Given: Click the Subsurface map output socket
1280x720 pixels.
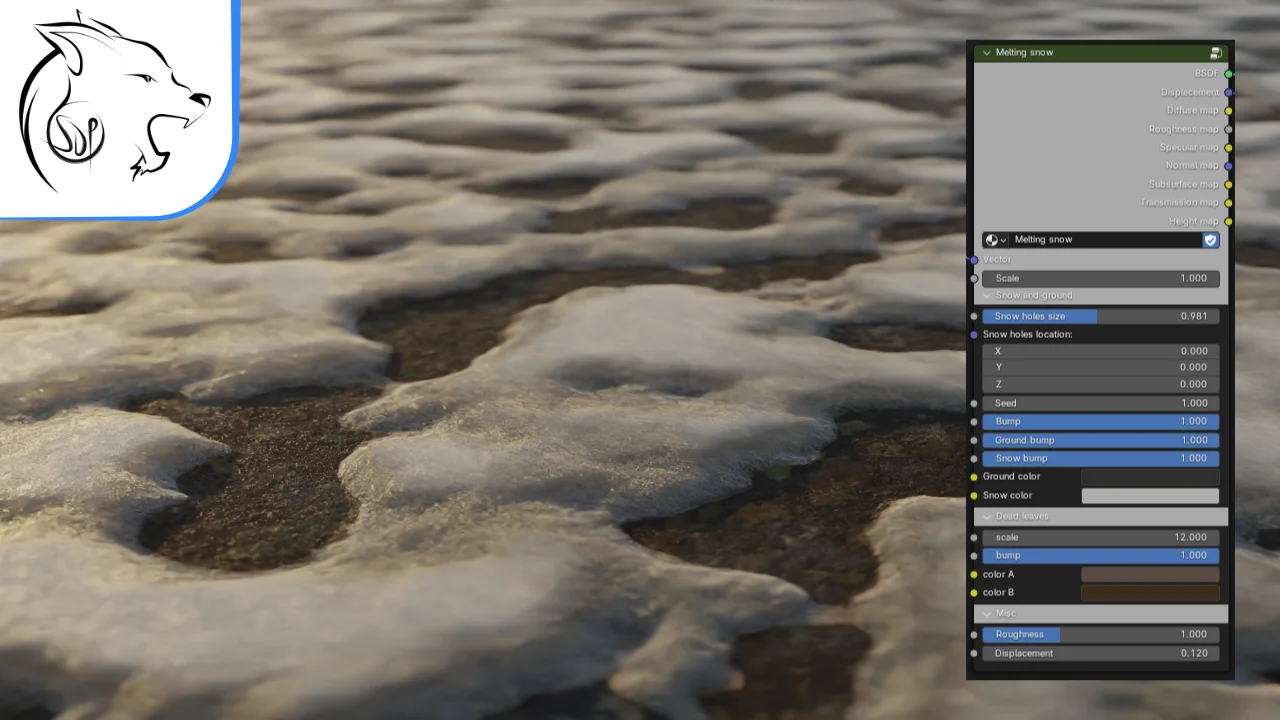Looking at the screenshot, I should 1229,184.
